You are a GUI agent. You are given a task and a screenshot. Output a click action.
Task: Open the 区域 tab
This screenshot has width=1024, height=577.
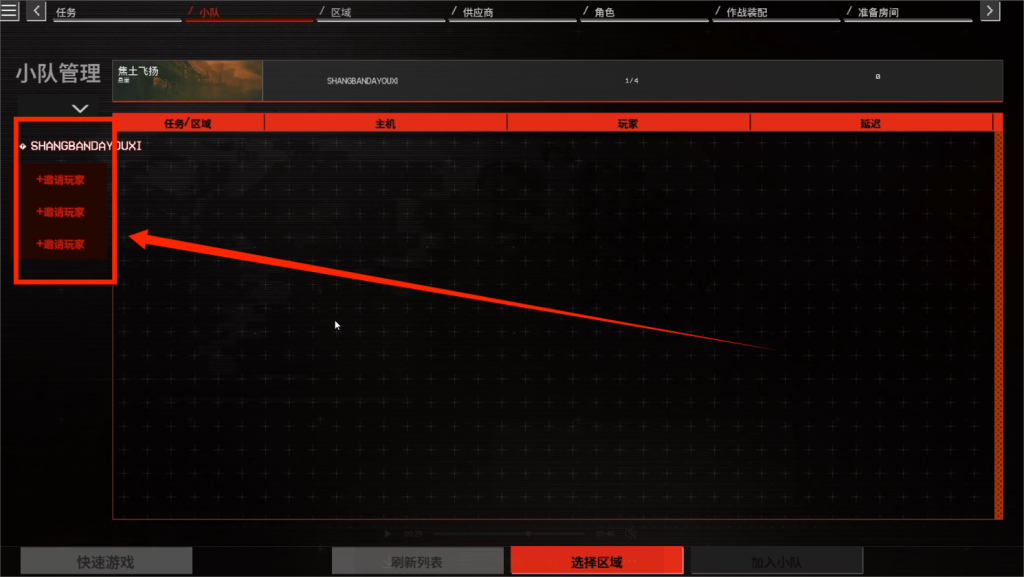coord(341,13)
